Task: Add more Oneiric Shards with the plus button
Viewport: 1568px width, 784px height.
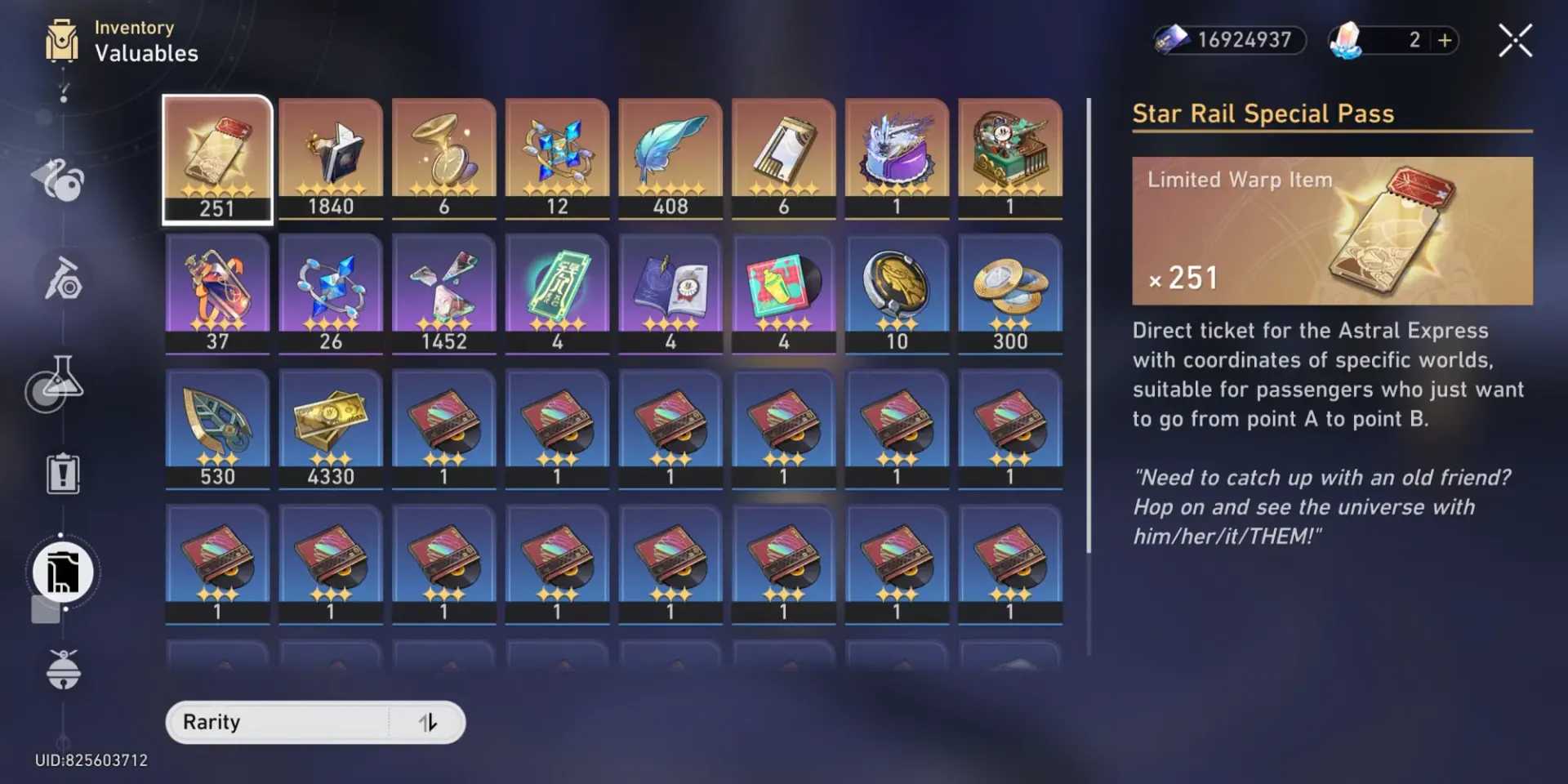Action: point(1445,40)
